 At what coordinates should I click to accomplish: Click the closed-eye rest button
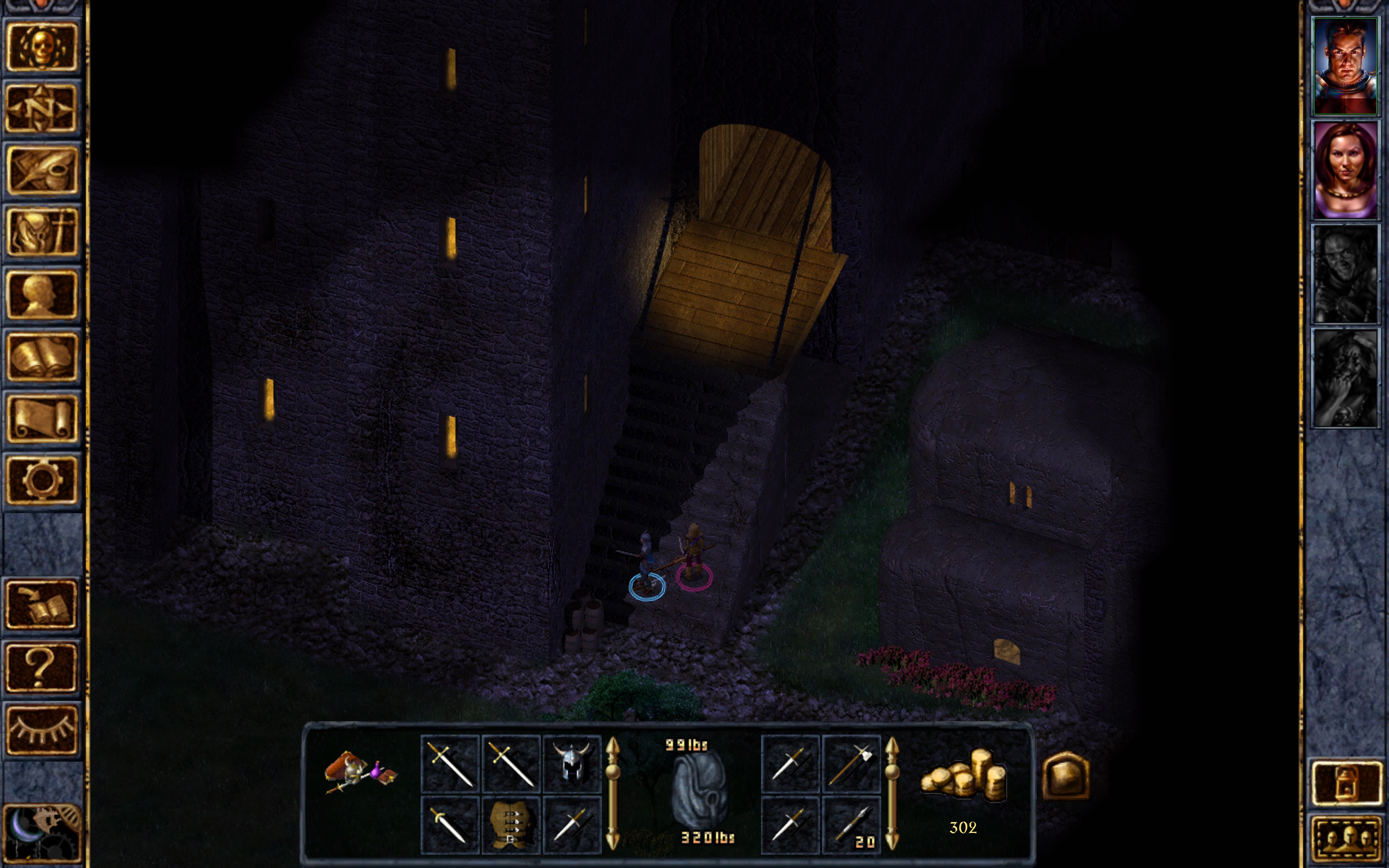pyautogui.click(x=41, y=729)
